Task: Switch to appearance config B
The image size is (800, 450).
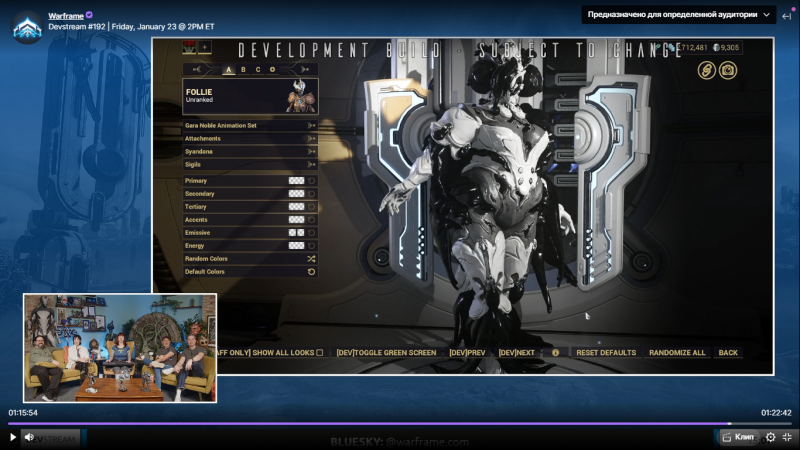Action: [x=243, y=69]
